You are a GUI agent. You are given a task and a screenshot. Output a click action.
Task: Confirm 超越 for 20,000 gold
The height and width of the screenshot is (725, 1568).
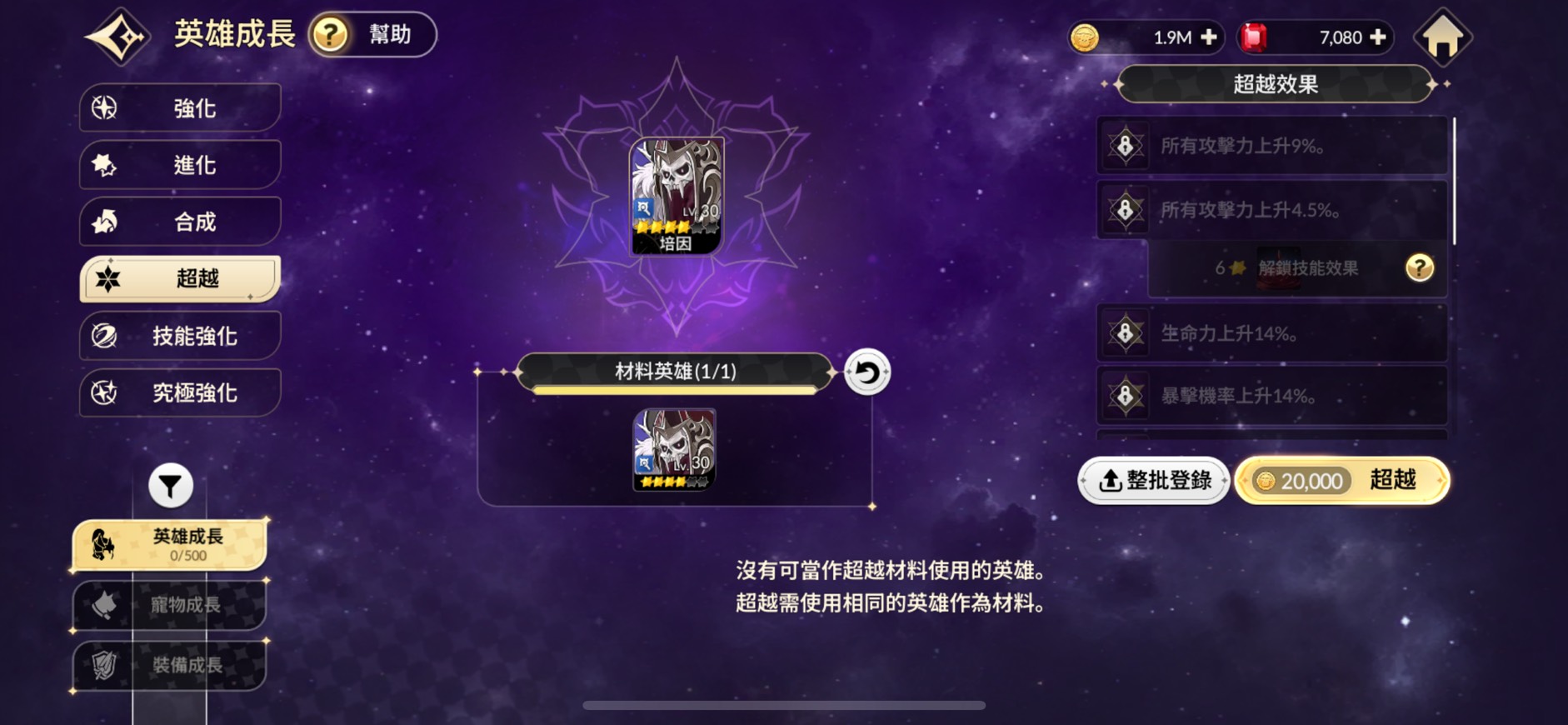coord(1341,481)
